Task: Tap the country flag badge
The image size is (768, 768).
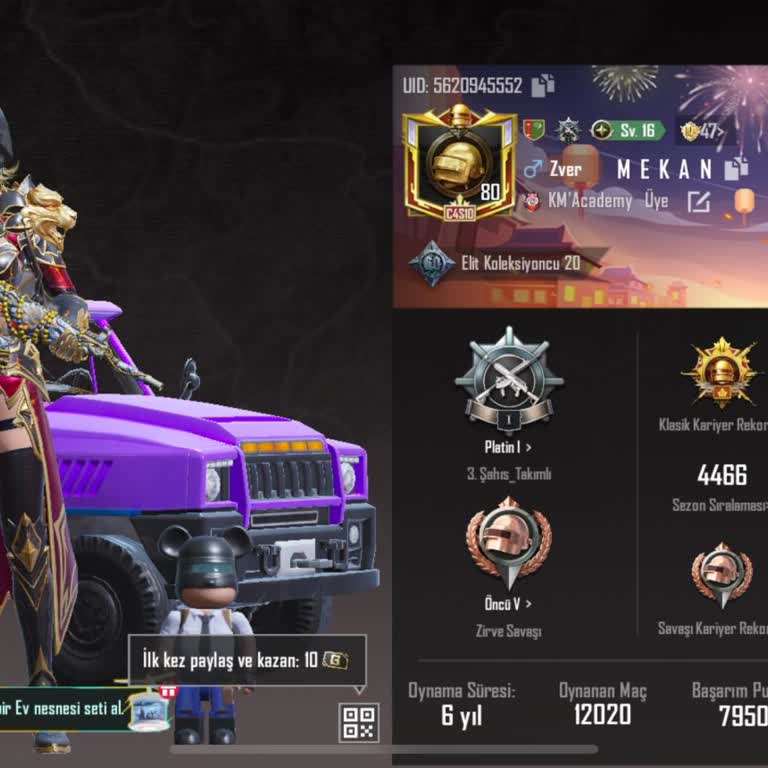Action: point(534,131)
